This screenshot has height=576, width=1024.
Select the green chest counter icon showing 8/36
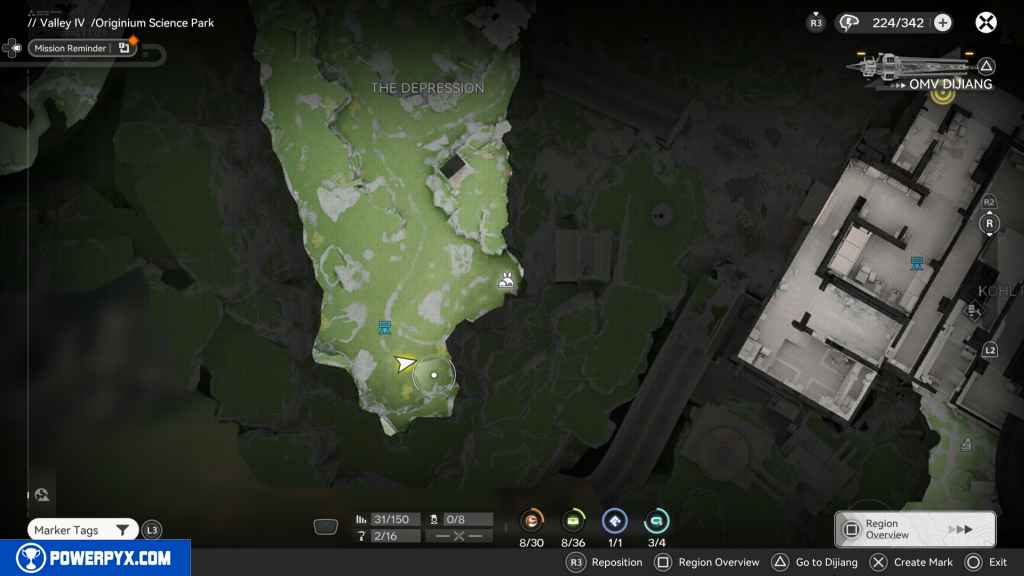(574, 520)
